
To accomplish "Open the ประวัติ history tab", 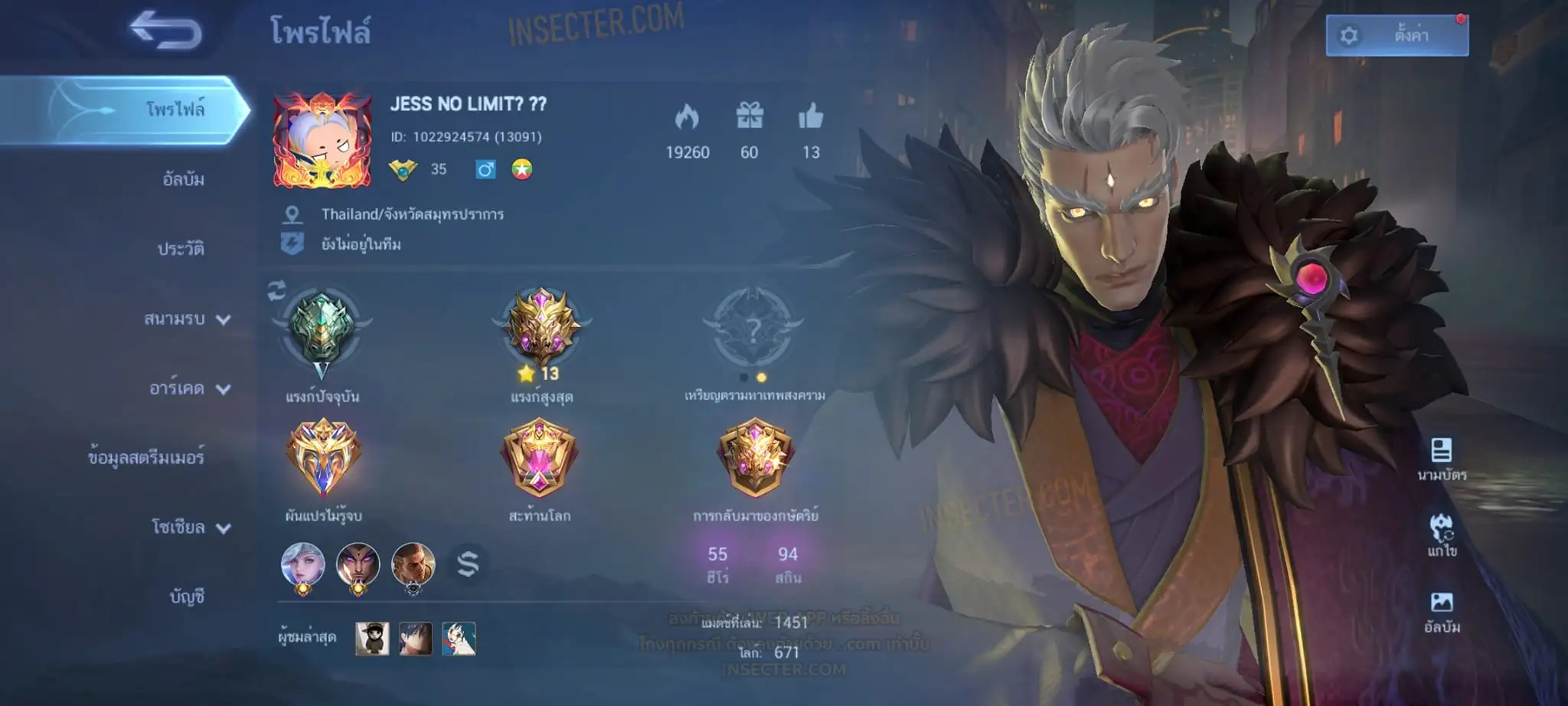I will pyautogui.click(x=181, y=249).
